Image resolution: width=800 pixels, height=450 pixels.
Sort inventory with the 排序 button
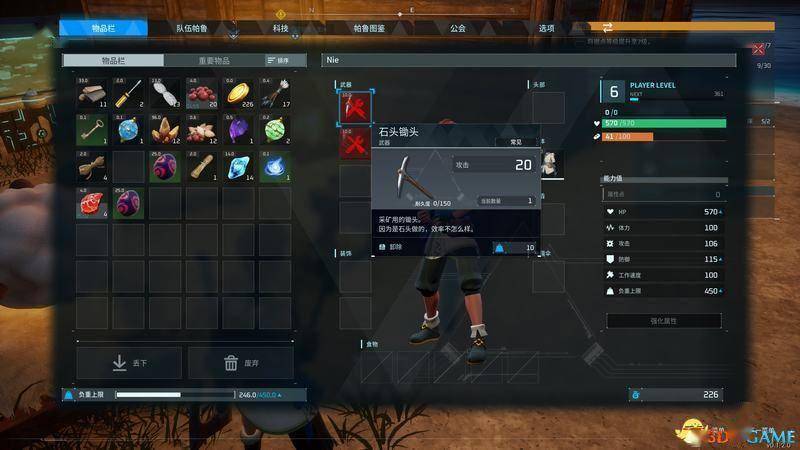(x=279, y=61)
